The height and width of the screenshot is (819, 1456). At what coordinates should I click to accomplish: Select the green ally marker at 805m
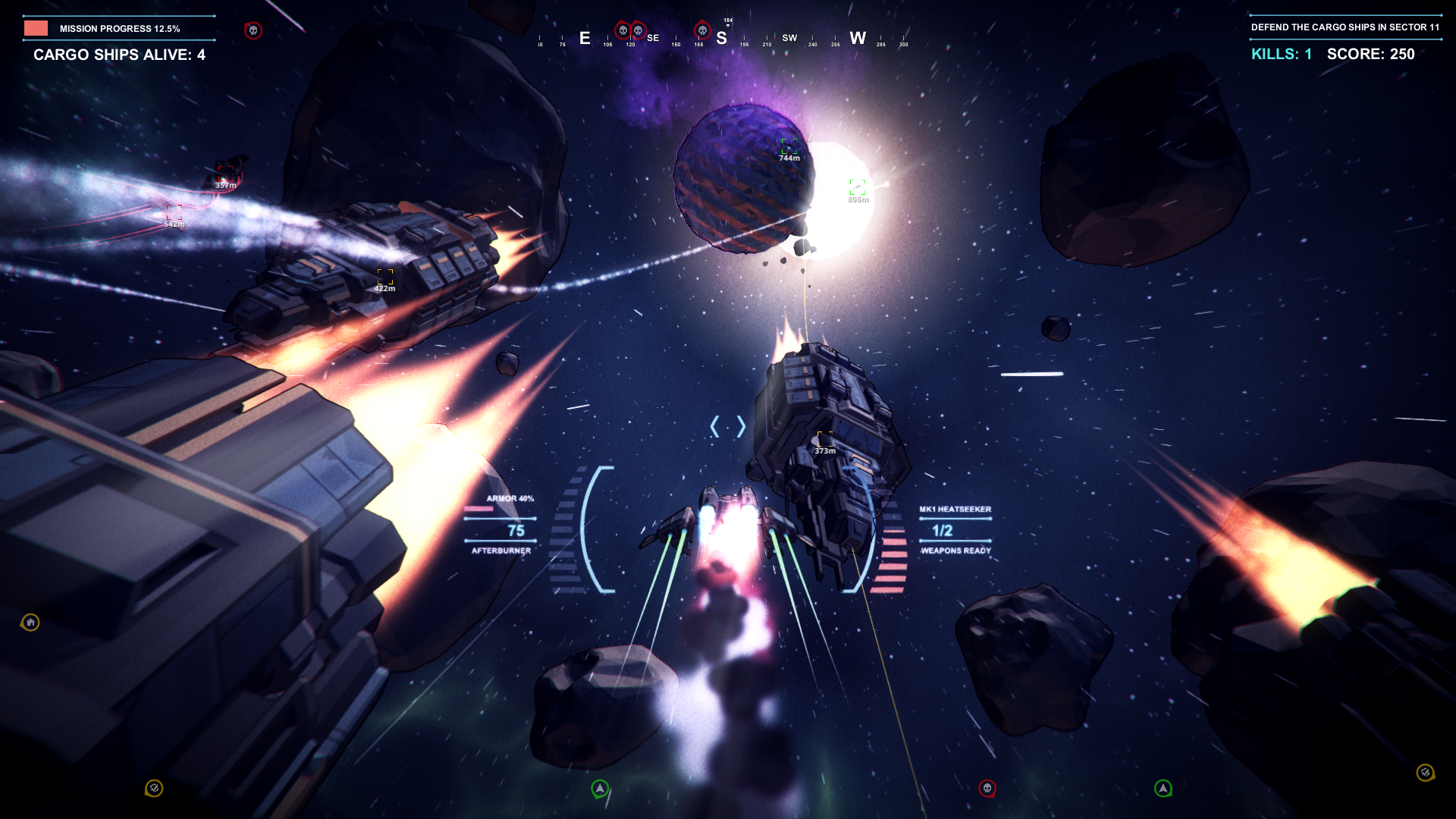coord(858,187)
